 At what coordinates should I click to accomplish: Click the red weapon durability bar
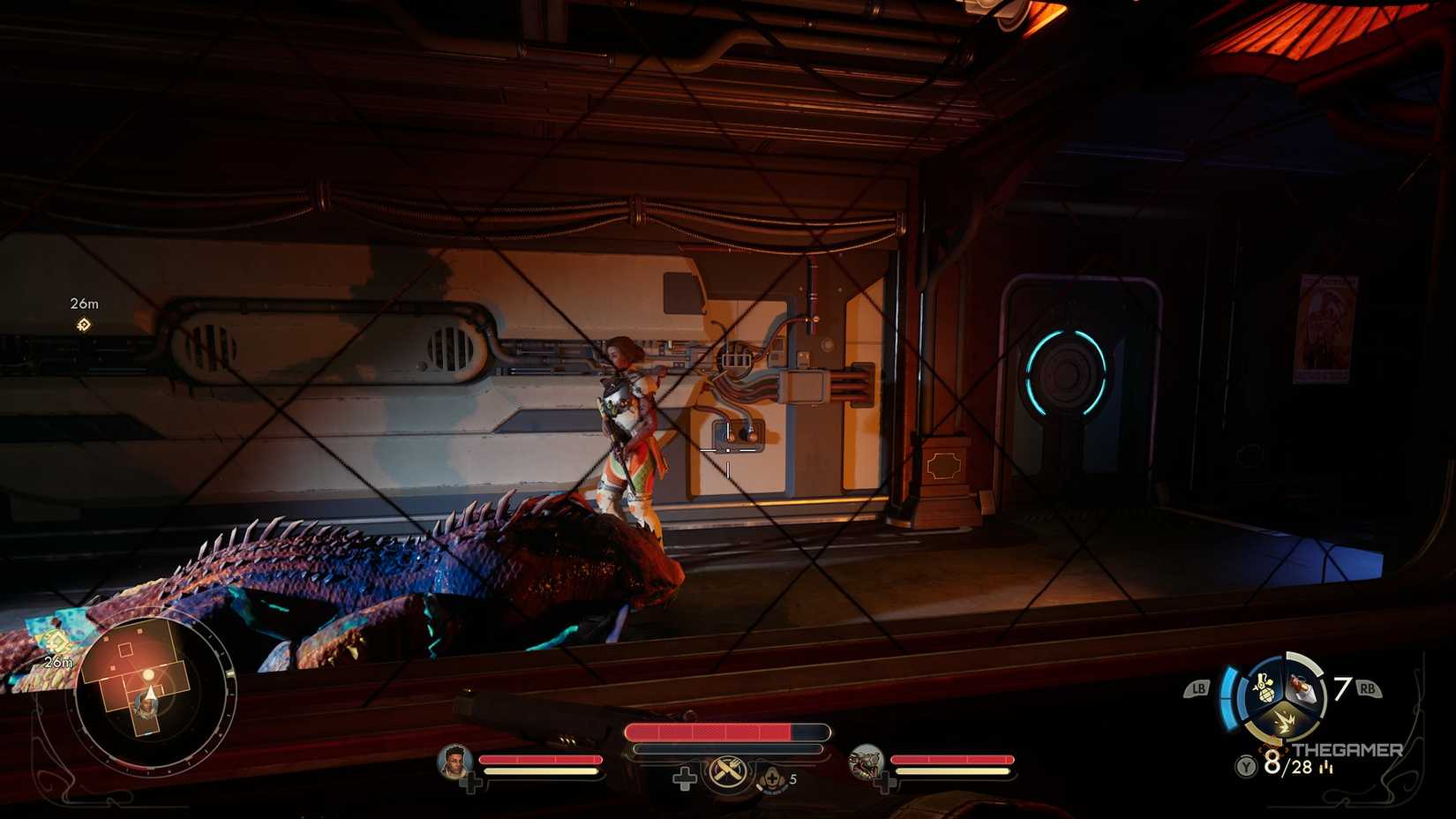click(722, 730)
